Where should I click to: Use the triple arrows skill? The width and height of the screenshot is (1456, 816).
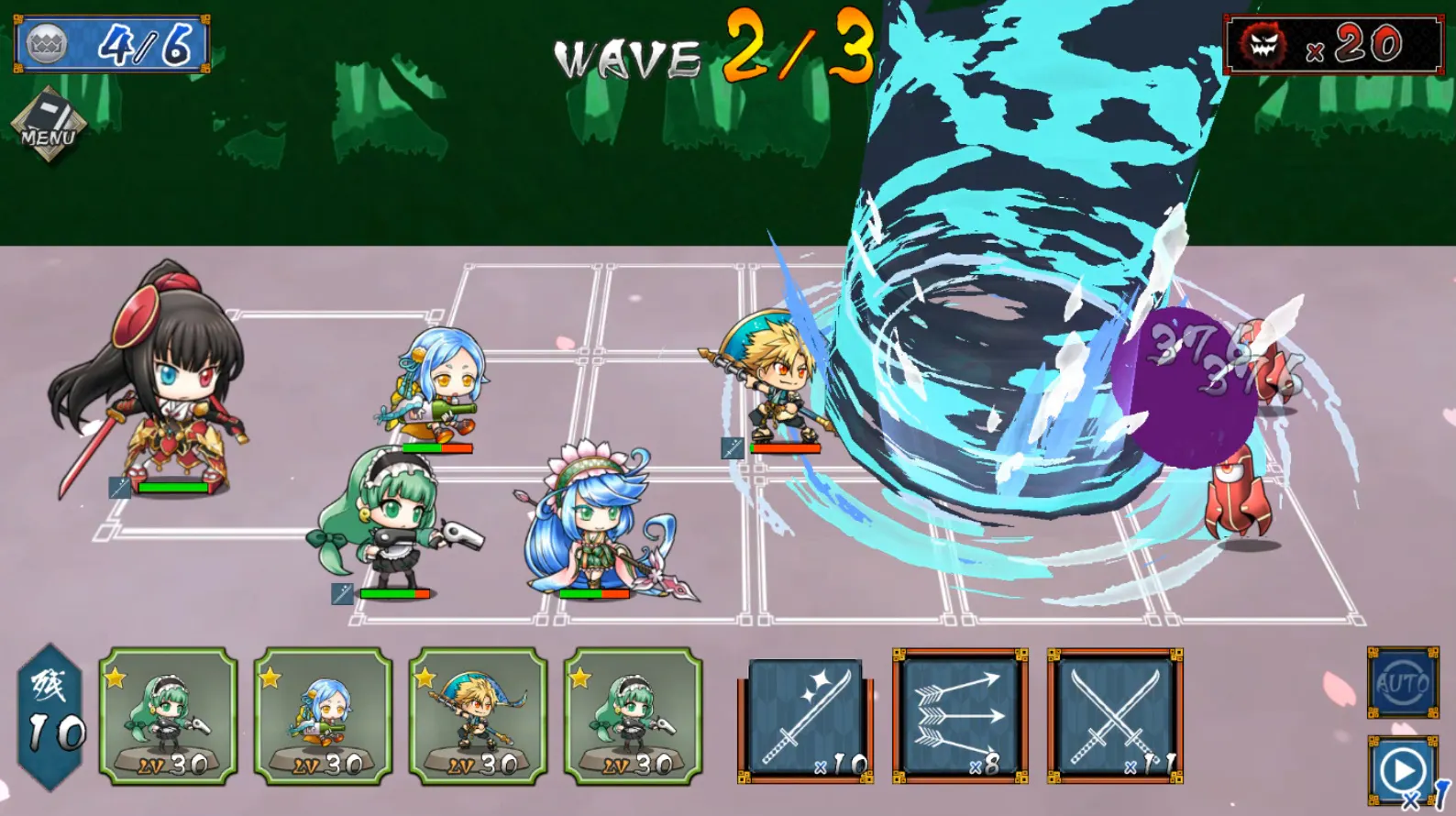pyautogui.click(x=960, y=716)
